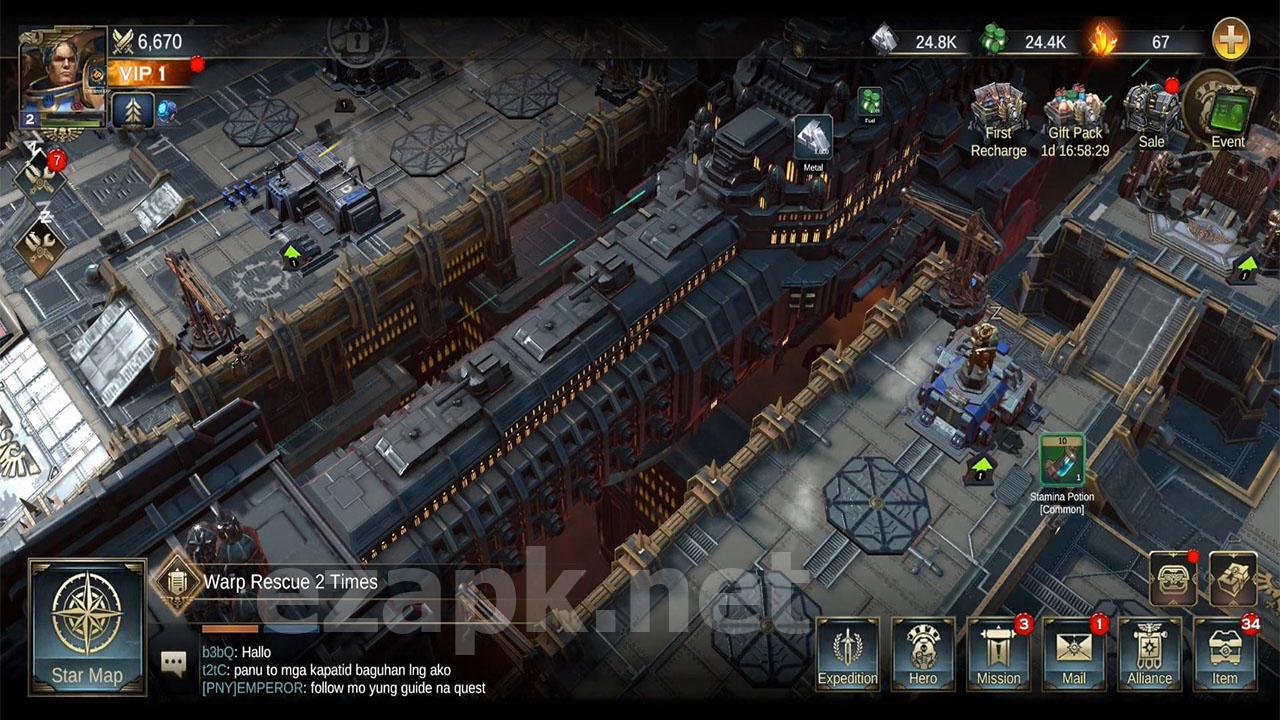Open the Item inventory

point(1225,654)
